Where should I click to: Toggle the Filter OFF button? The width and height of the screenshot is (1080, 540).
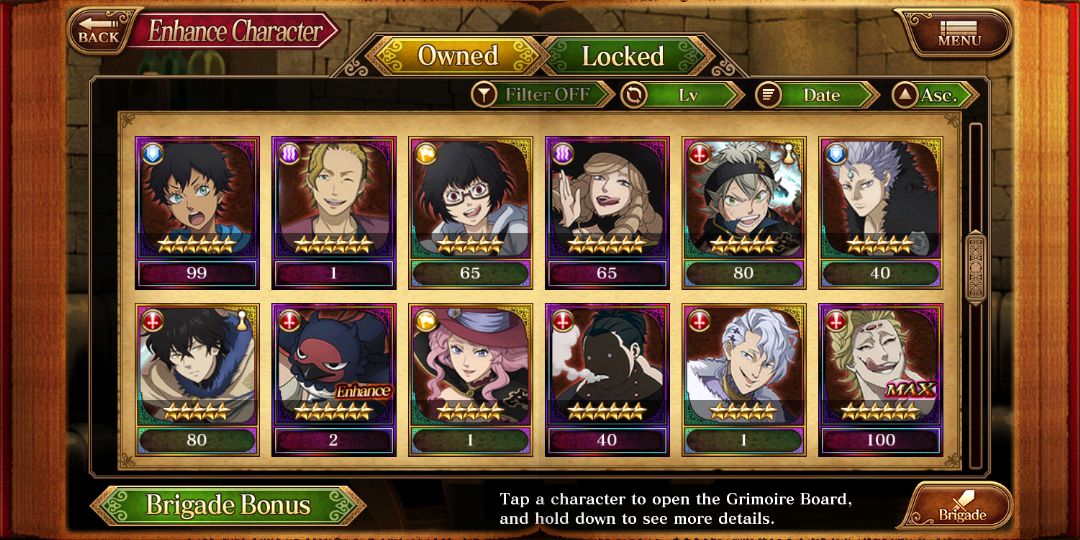[543, 95]
